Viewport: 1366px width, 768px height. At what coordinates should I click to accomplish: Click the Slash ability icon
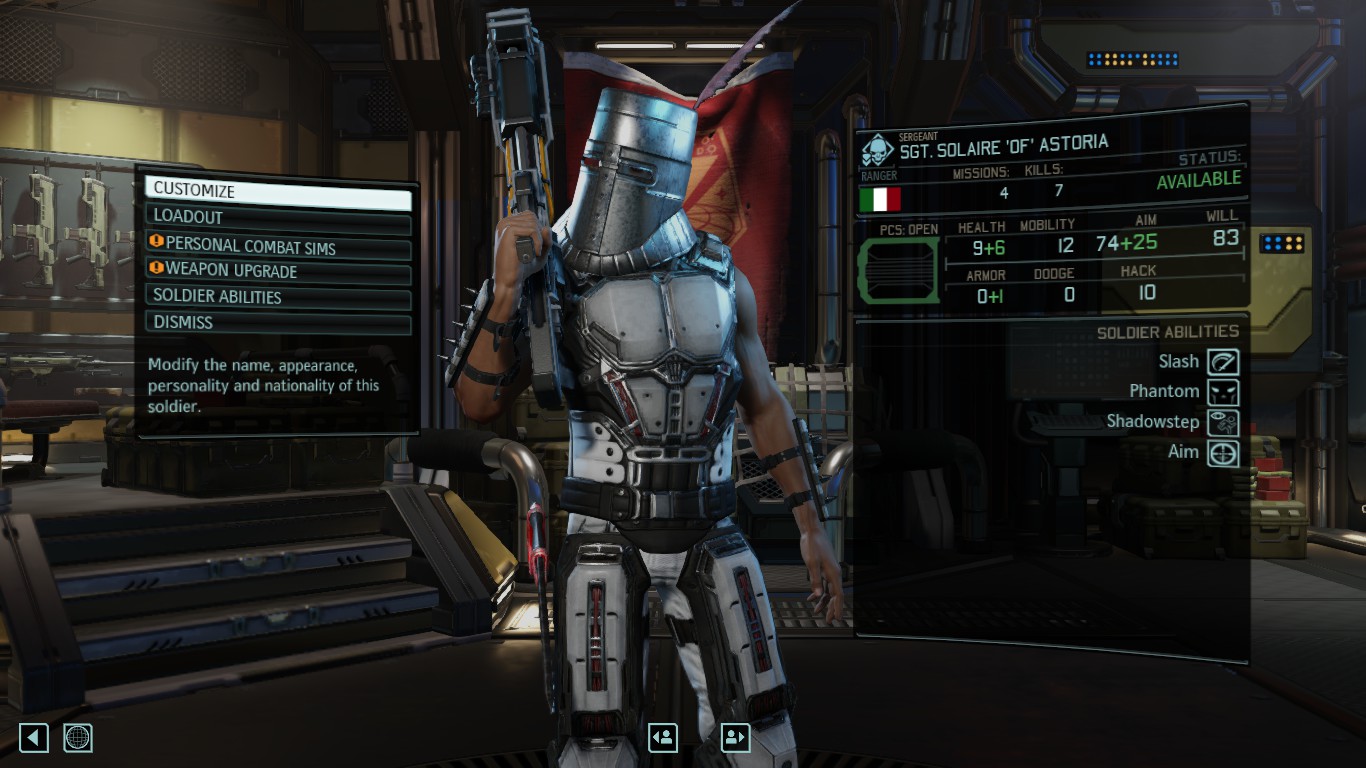click(1223, 362)
